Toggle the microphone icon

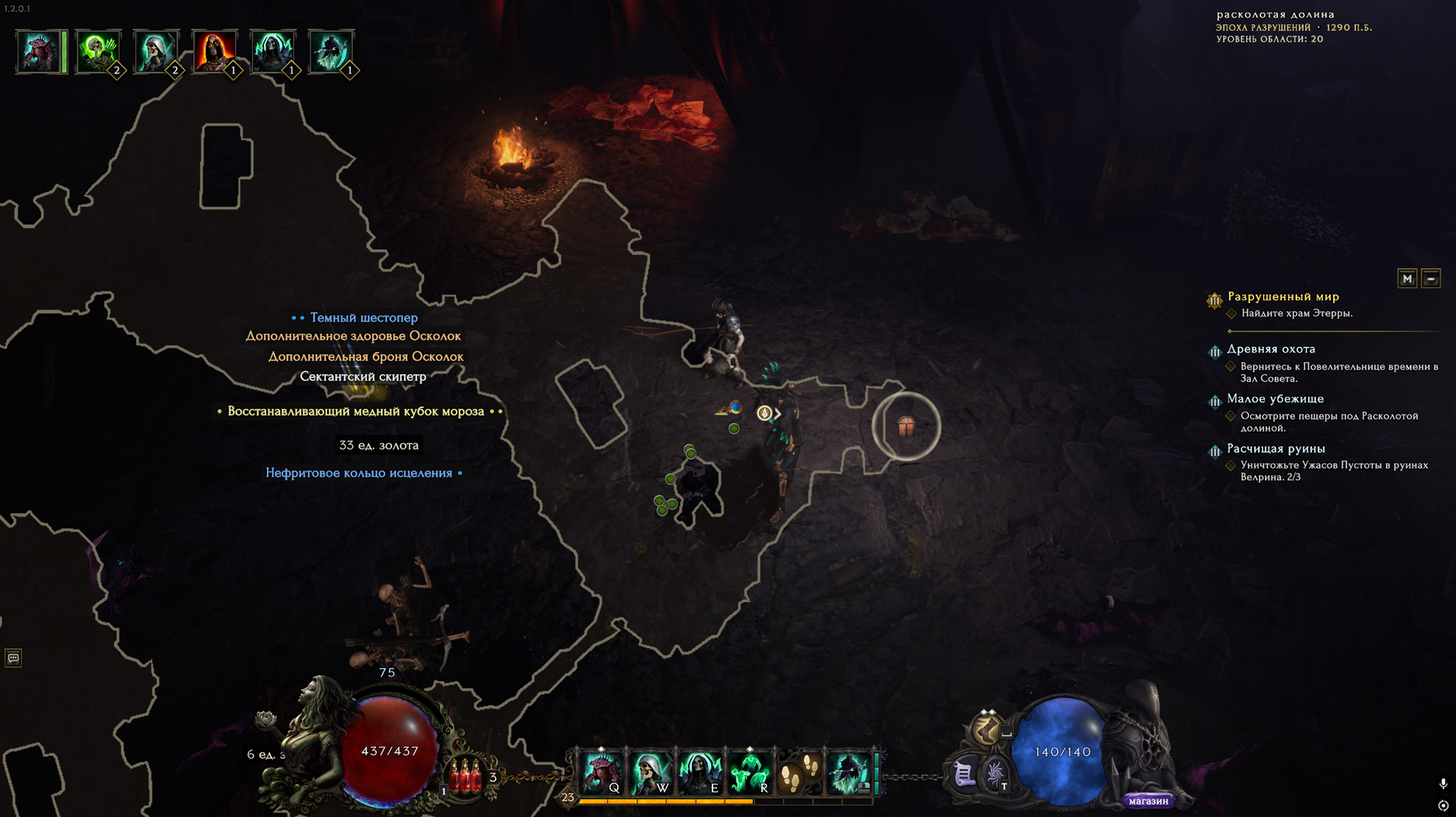tap(1443, 784)
